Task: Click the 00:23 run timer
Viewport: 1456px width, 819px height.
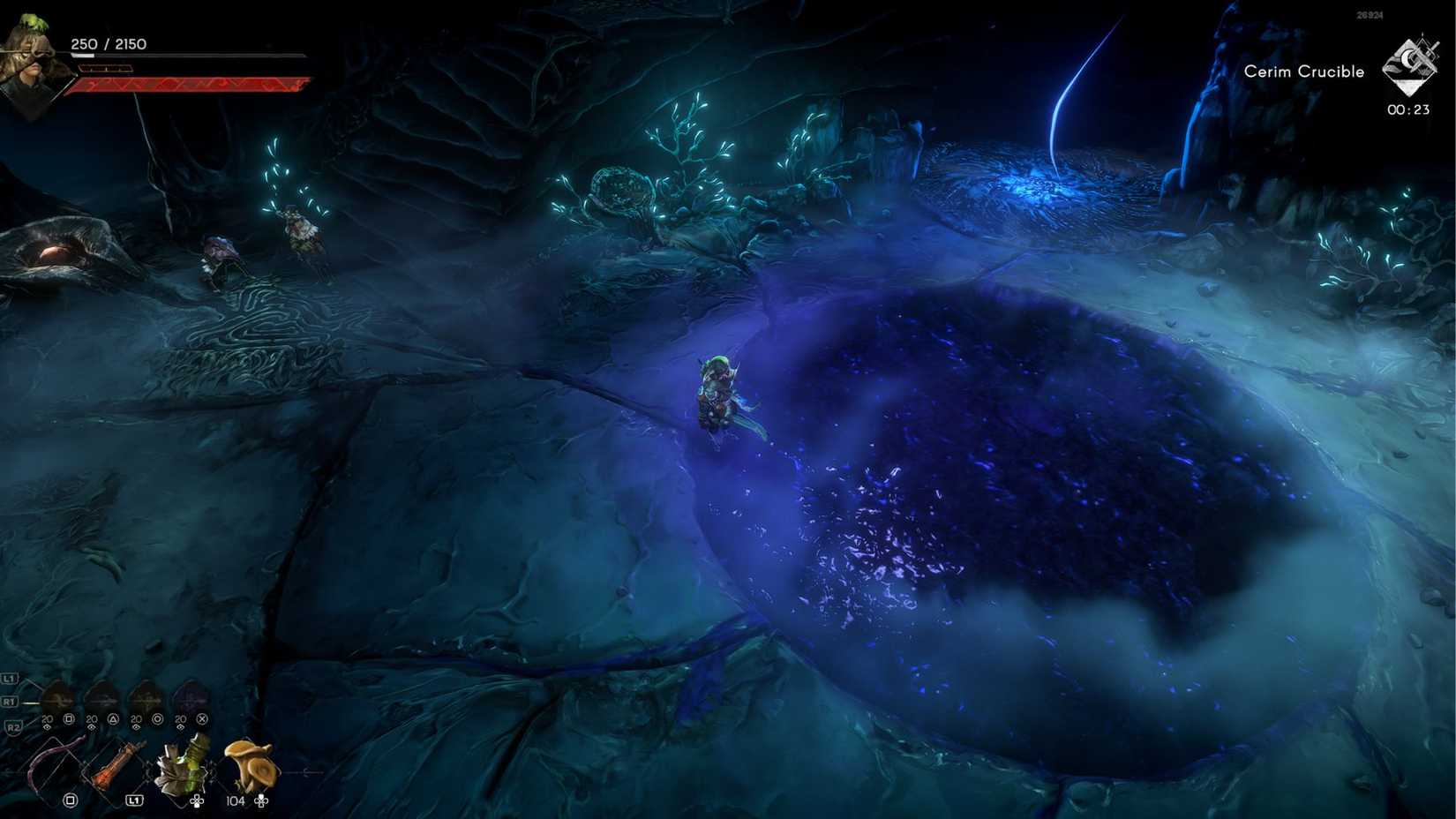Action: (x=1410, y=110)
